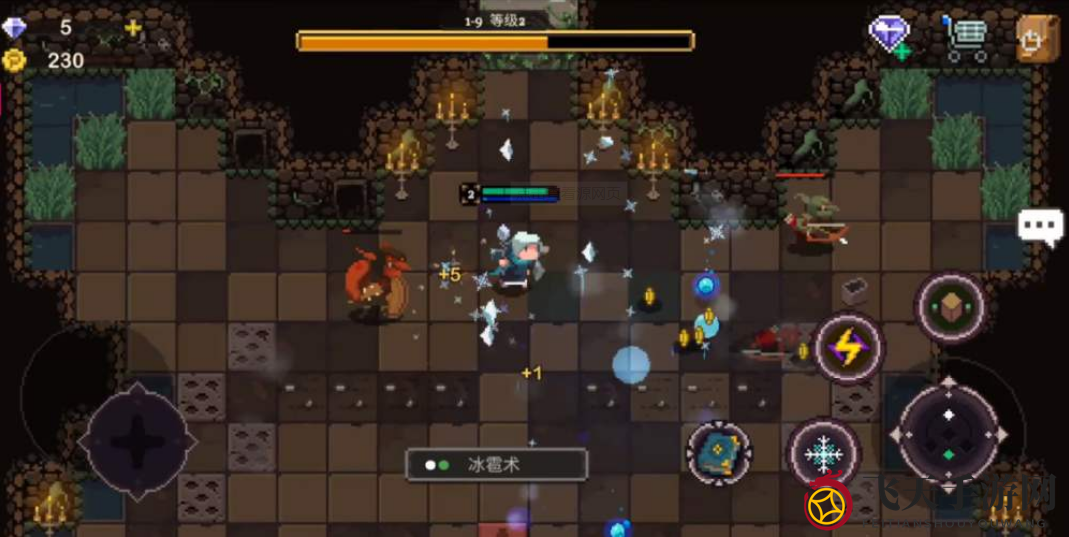Open the purple gem purchase icon

point(889,36)
